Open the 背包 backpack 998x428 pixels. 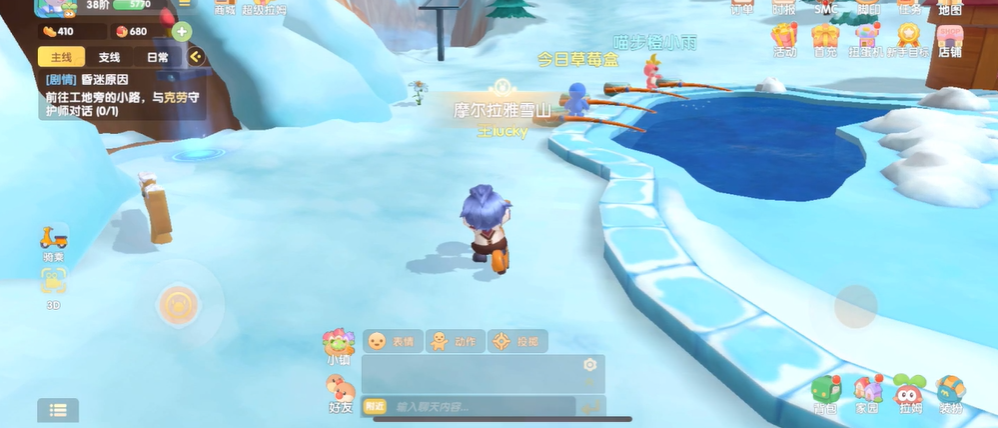825,395
